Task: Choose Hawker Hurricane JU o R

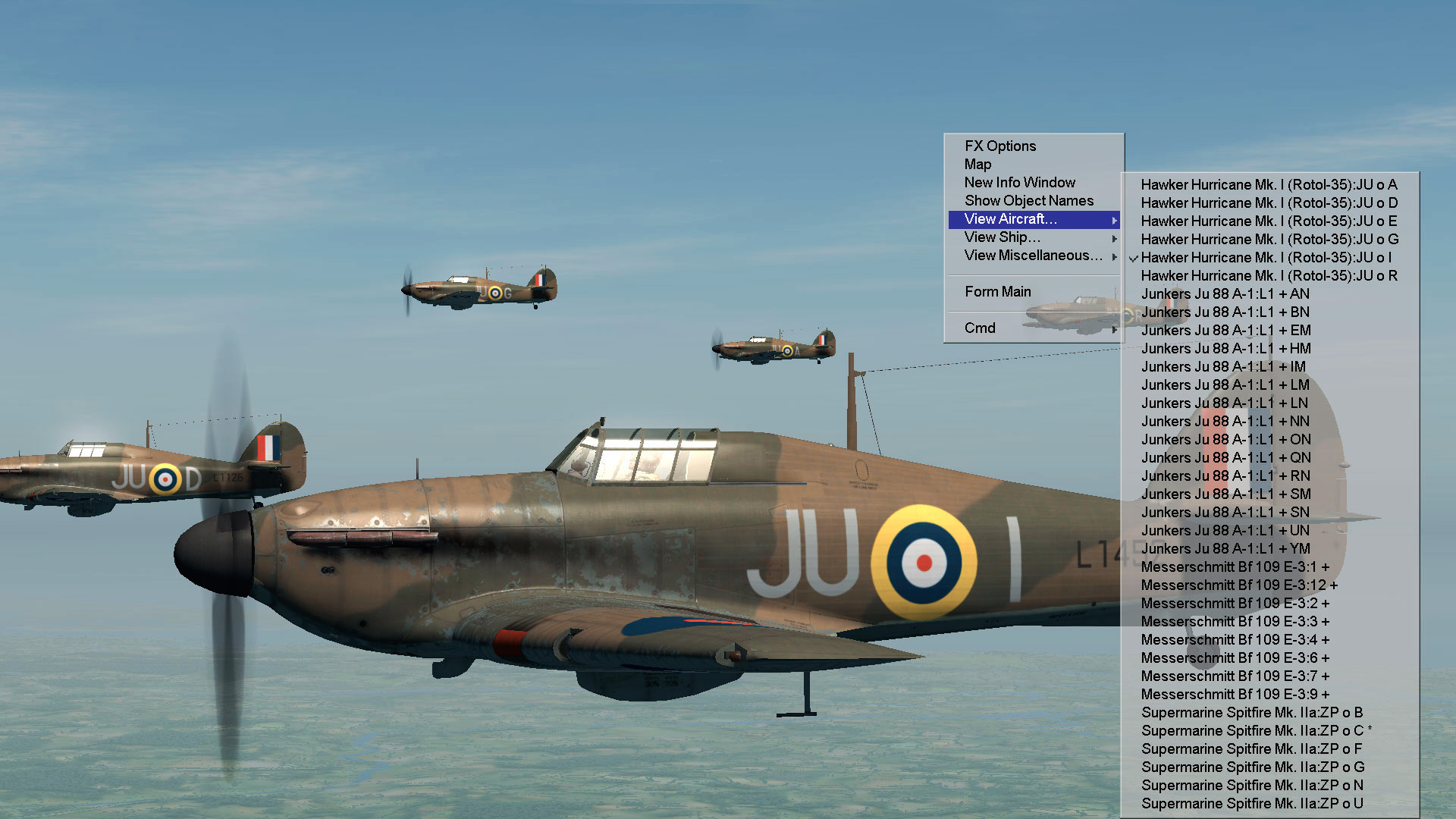Action: pos(1268,276)
